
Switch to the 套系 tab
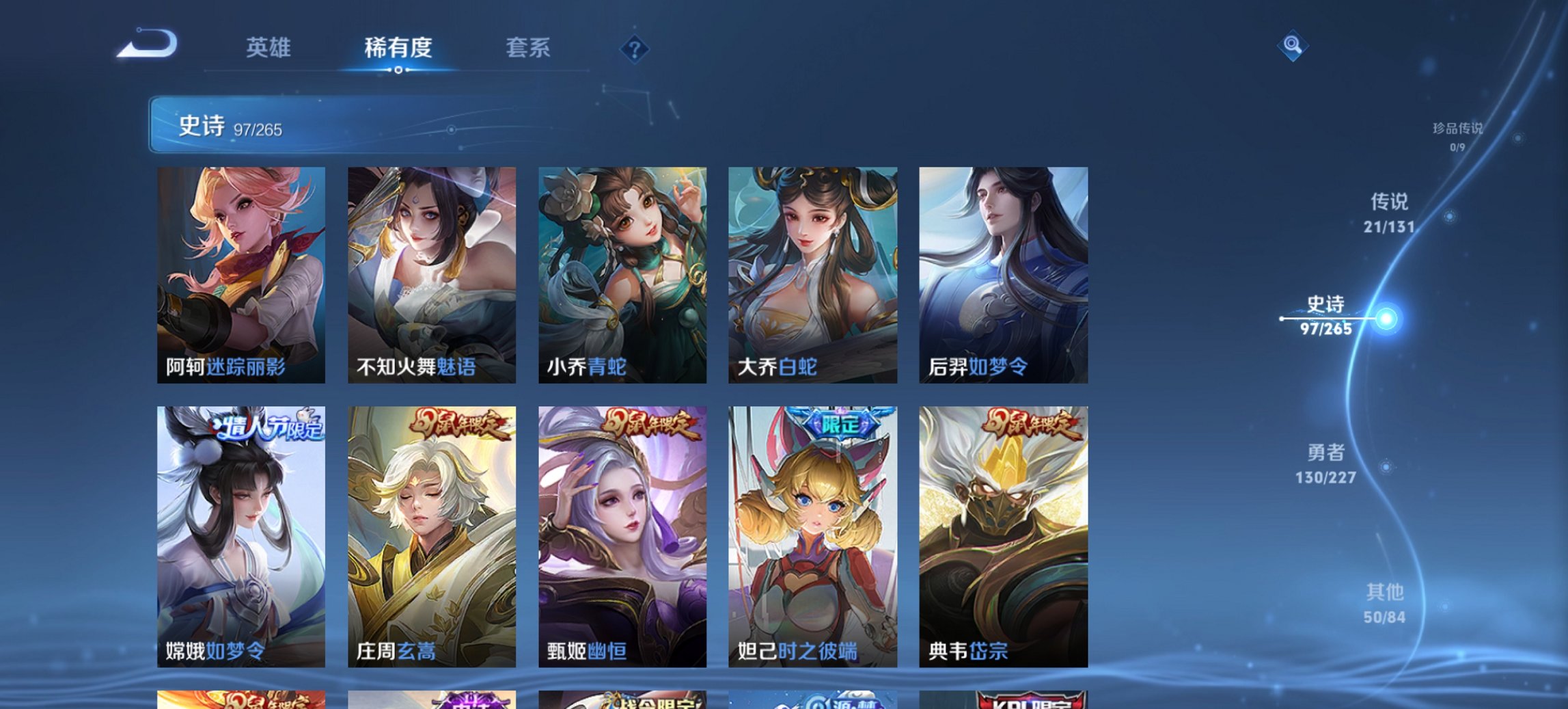tap(529, 48)
